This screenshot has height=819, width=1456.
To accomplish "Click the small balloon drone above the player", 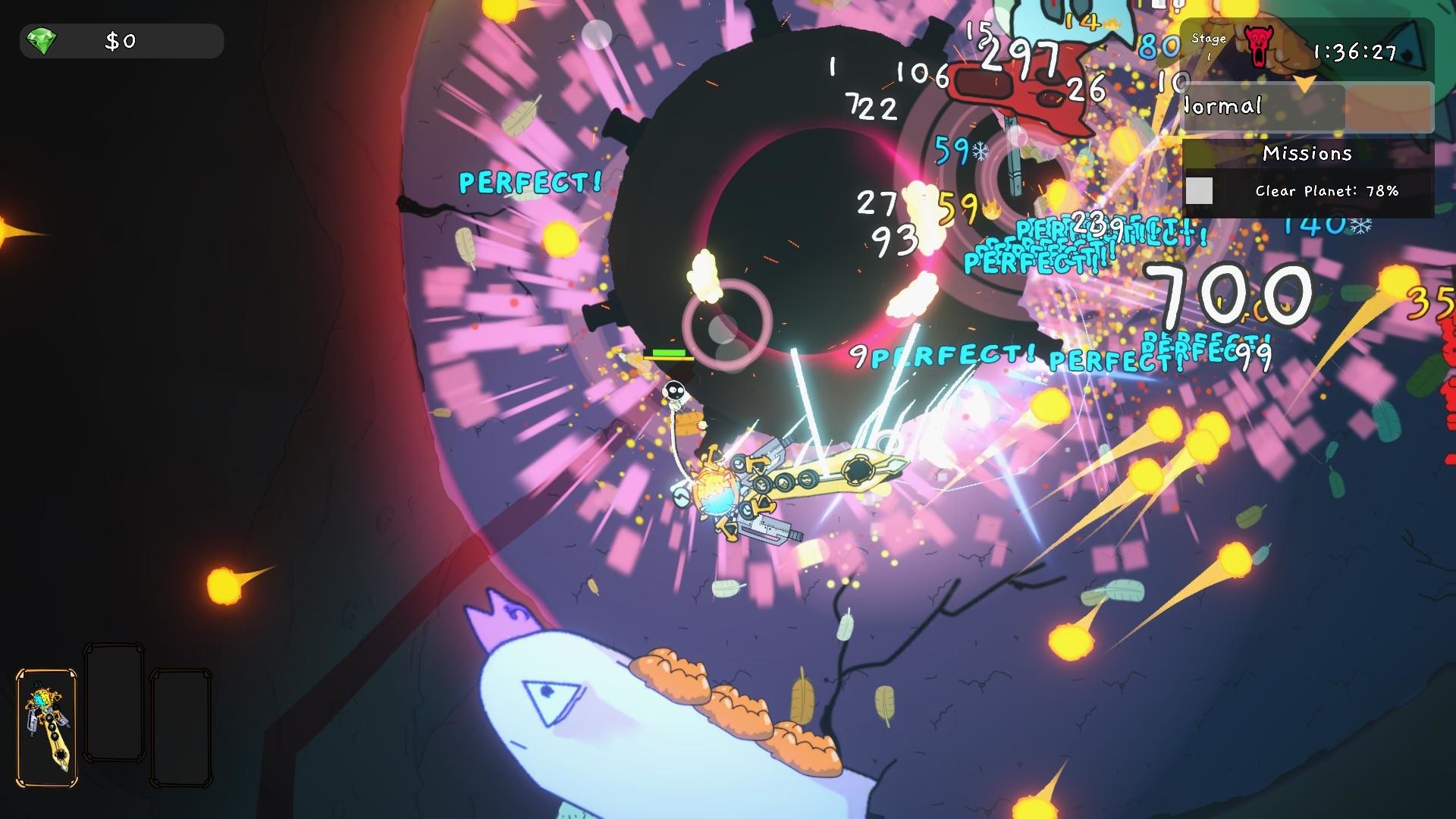I will 674,392.
